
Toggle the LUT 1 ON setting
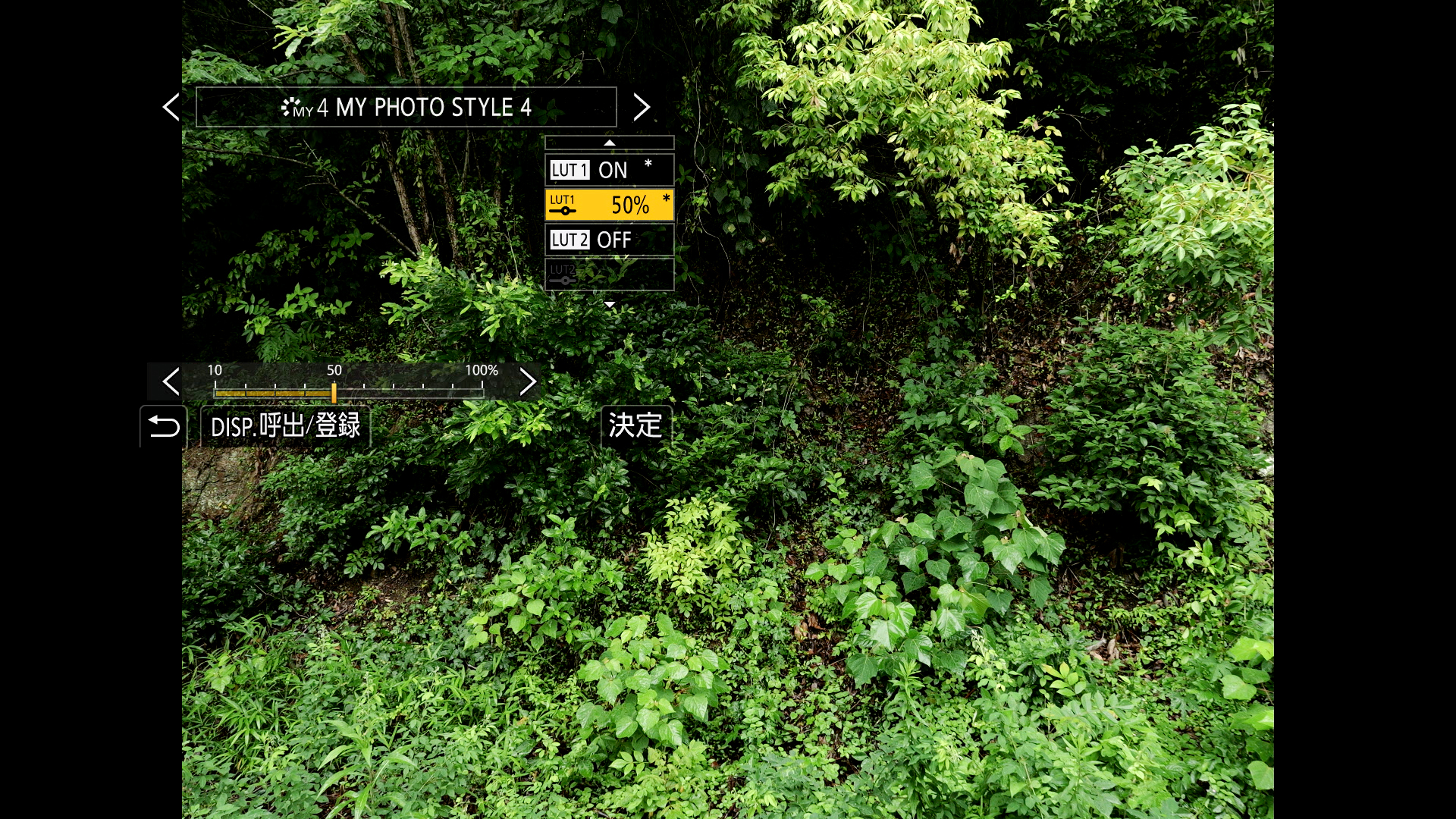(x=609, y=170)
